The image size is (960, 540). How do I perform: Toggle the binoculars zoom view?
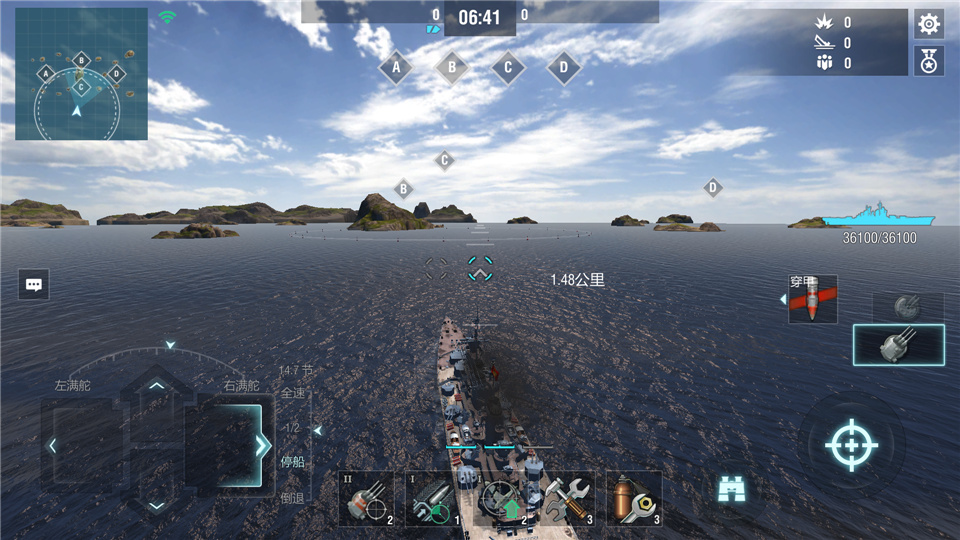733,489
